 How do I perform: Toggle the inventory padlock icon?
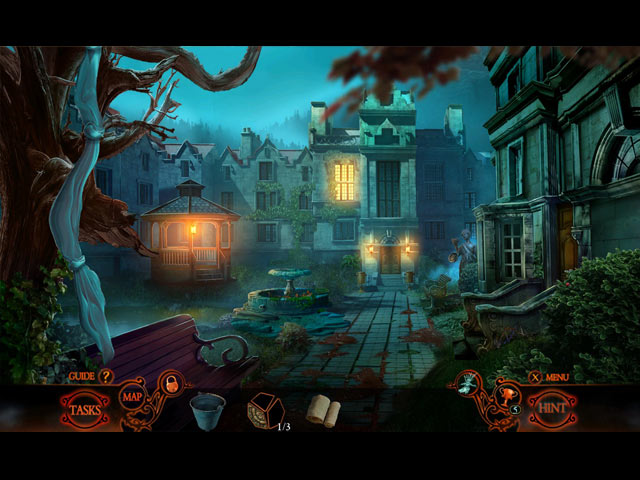170,384
